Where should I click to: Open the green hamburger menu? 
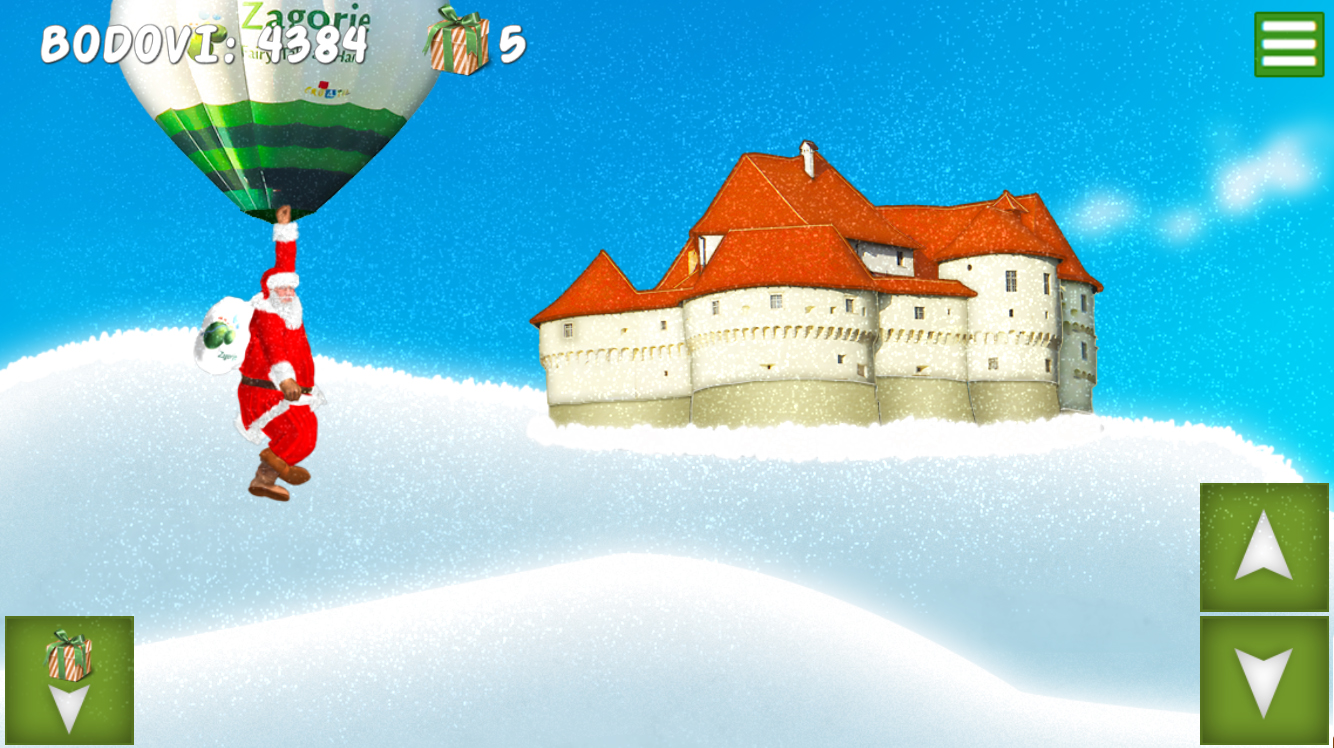coord(1288,44)
